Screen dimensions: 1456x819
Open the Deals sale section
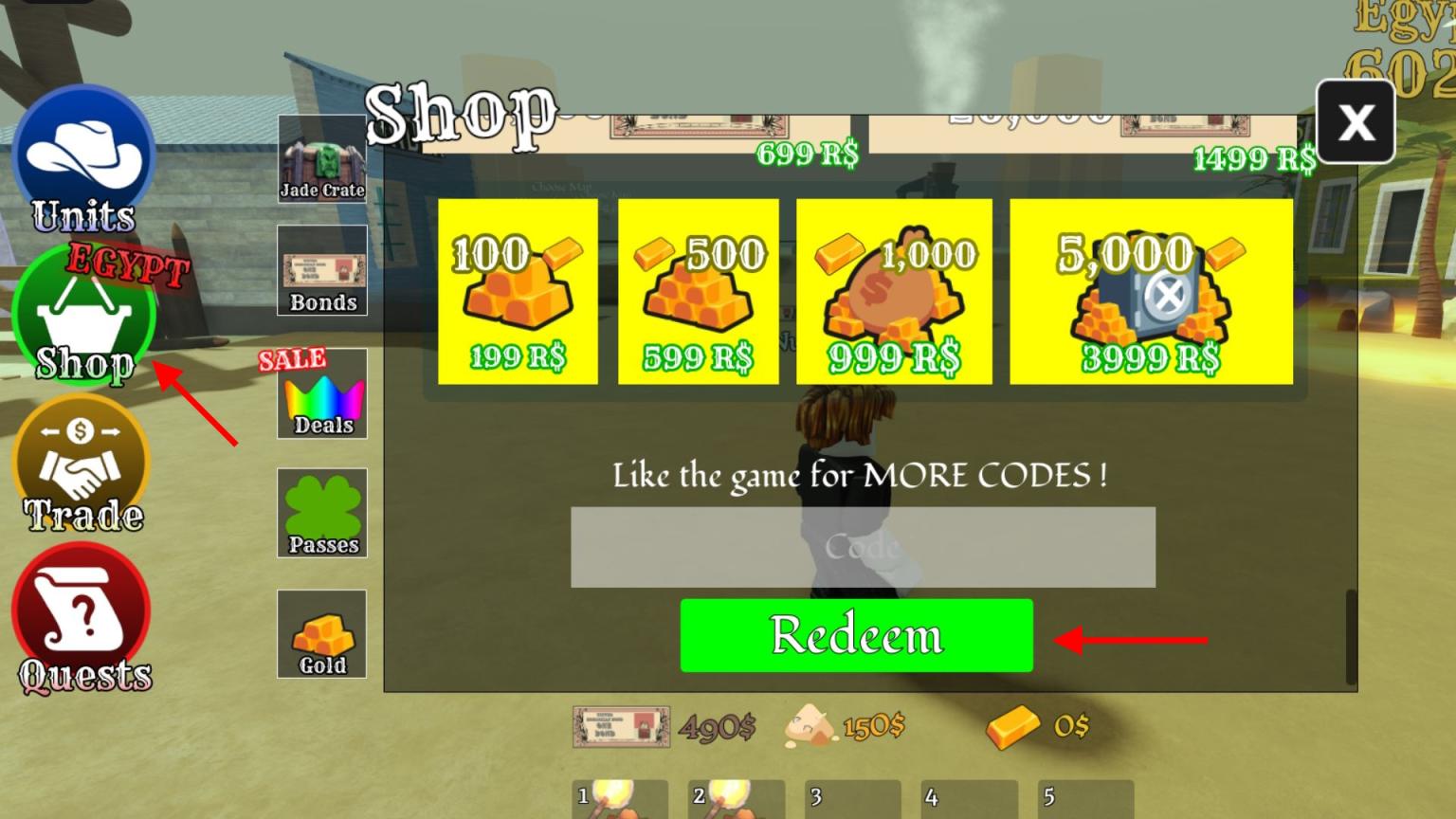[321, 393]
